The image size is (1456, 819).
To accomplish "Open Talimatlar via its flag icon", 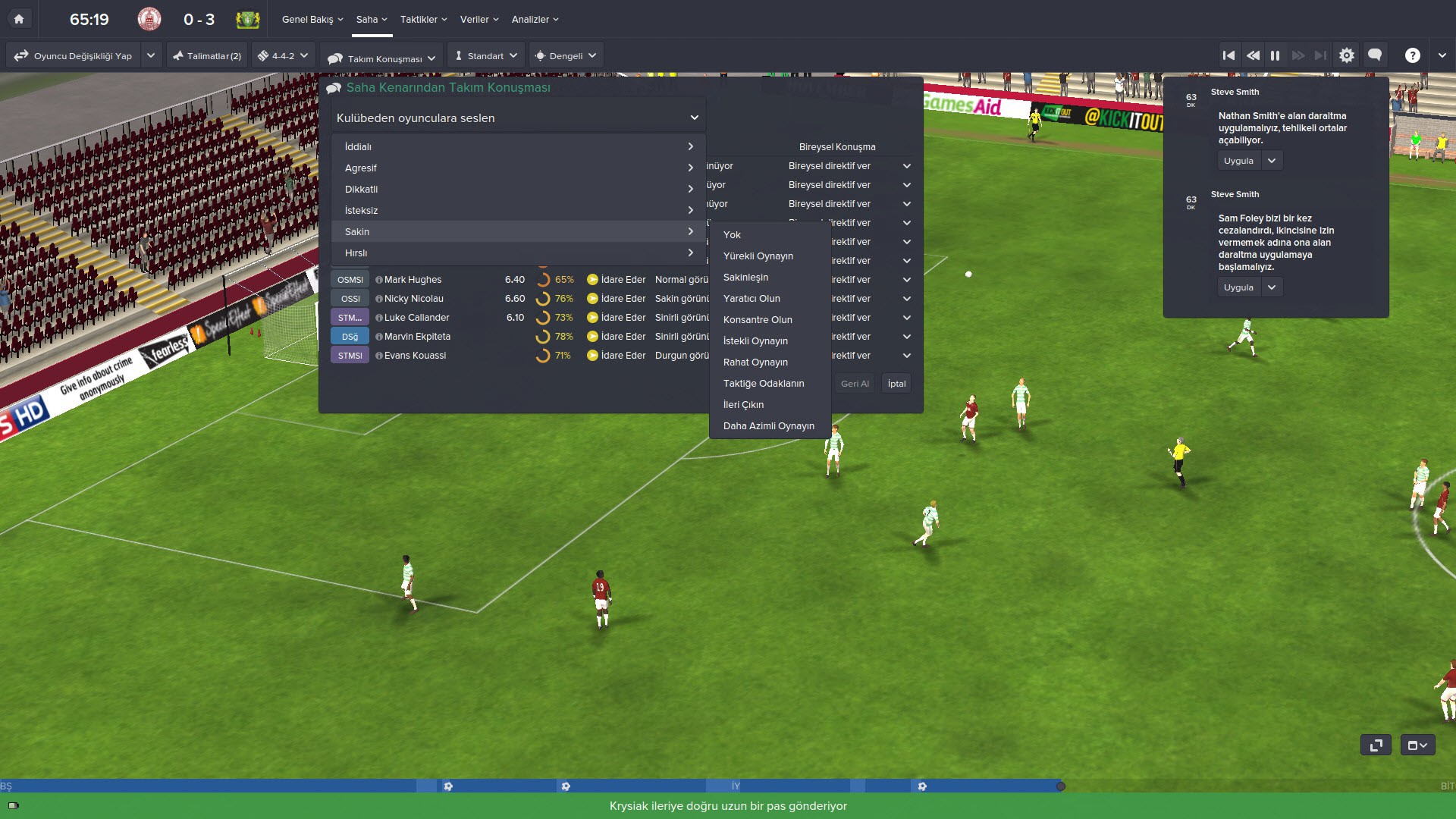I will click(x=179, y=55).
